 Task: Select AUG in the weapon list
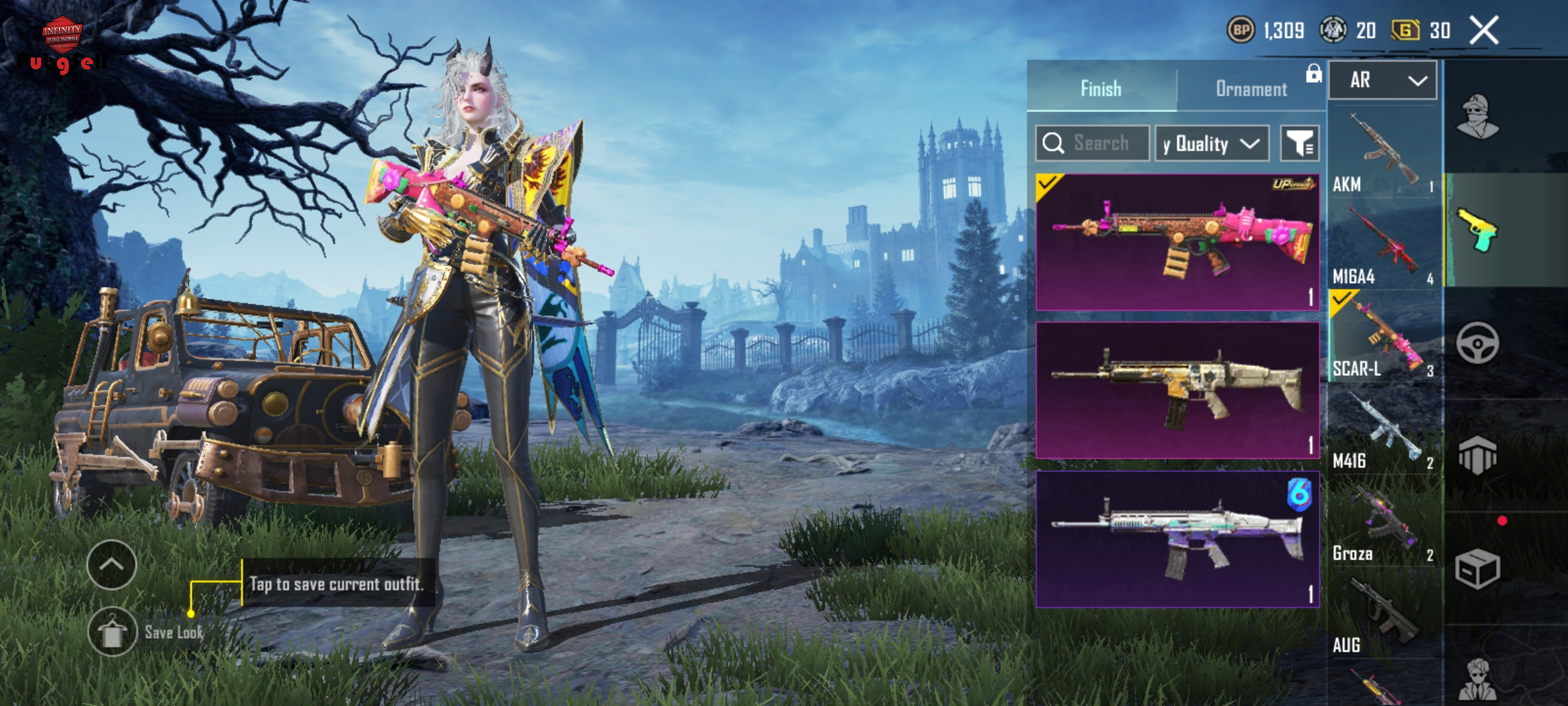(1384, 614)
